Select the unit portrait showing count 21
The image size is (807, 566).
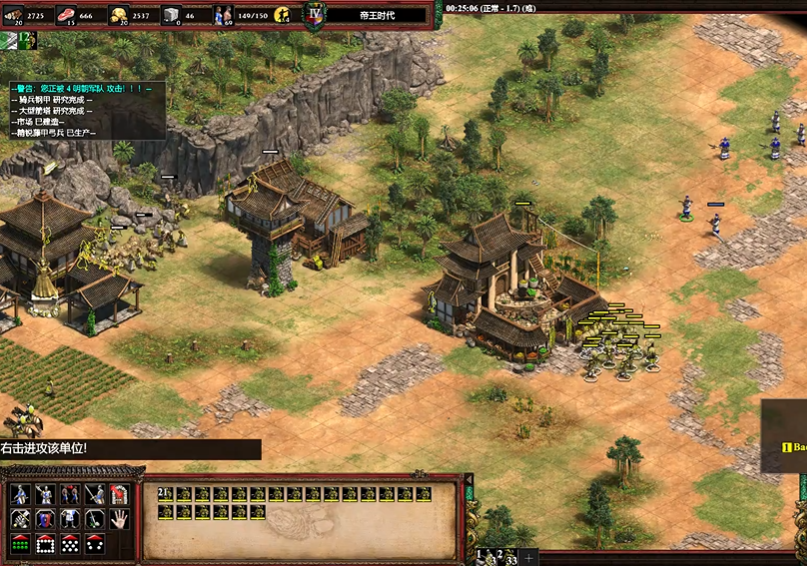pos(165,494)
